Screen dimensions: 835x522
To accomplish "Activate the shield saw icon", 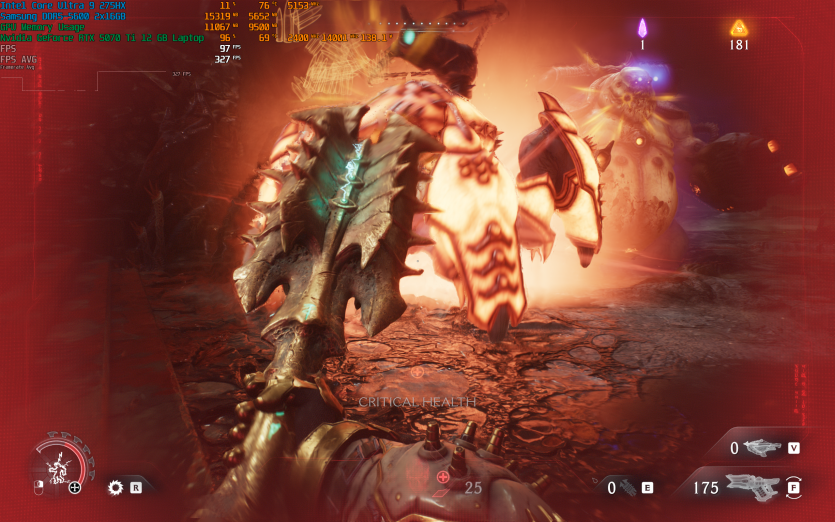I will (x=115, y=487).
